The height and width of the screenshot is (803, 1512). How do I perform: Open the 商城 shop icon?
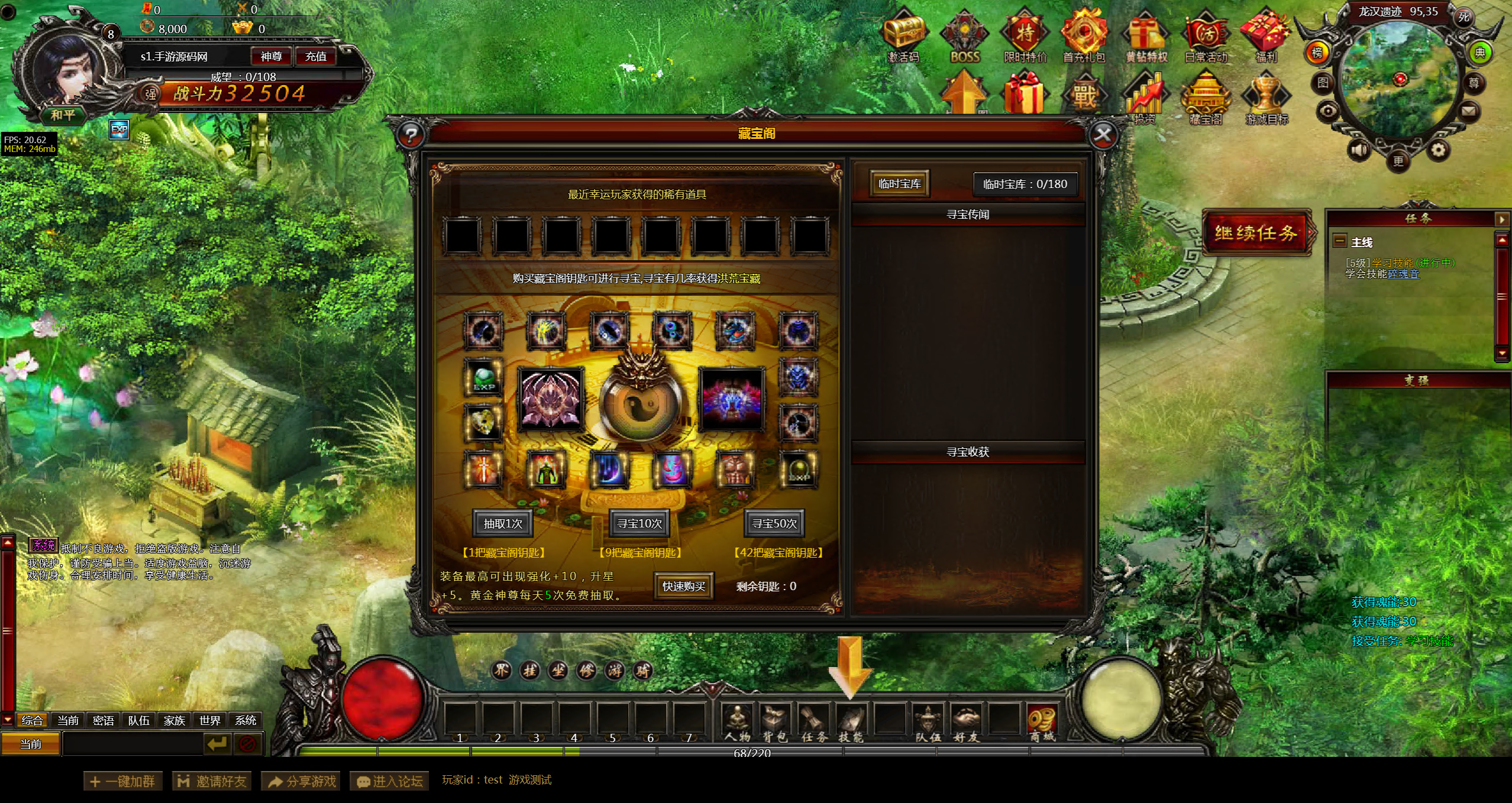[1042, 721]
